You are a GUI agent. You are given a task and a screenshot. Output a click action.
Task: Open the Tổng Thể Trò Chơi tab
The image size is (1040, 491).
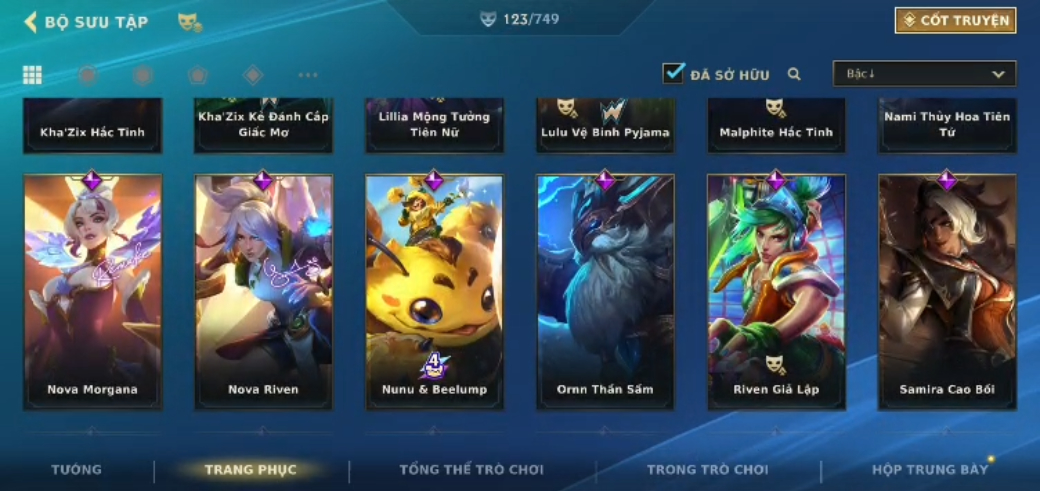pyautogui.click(x=472, y=469)
